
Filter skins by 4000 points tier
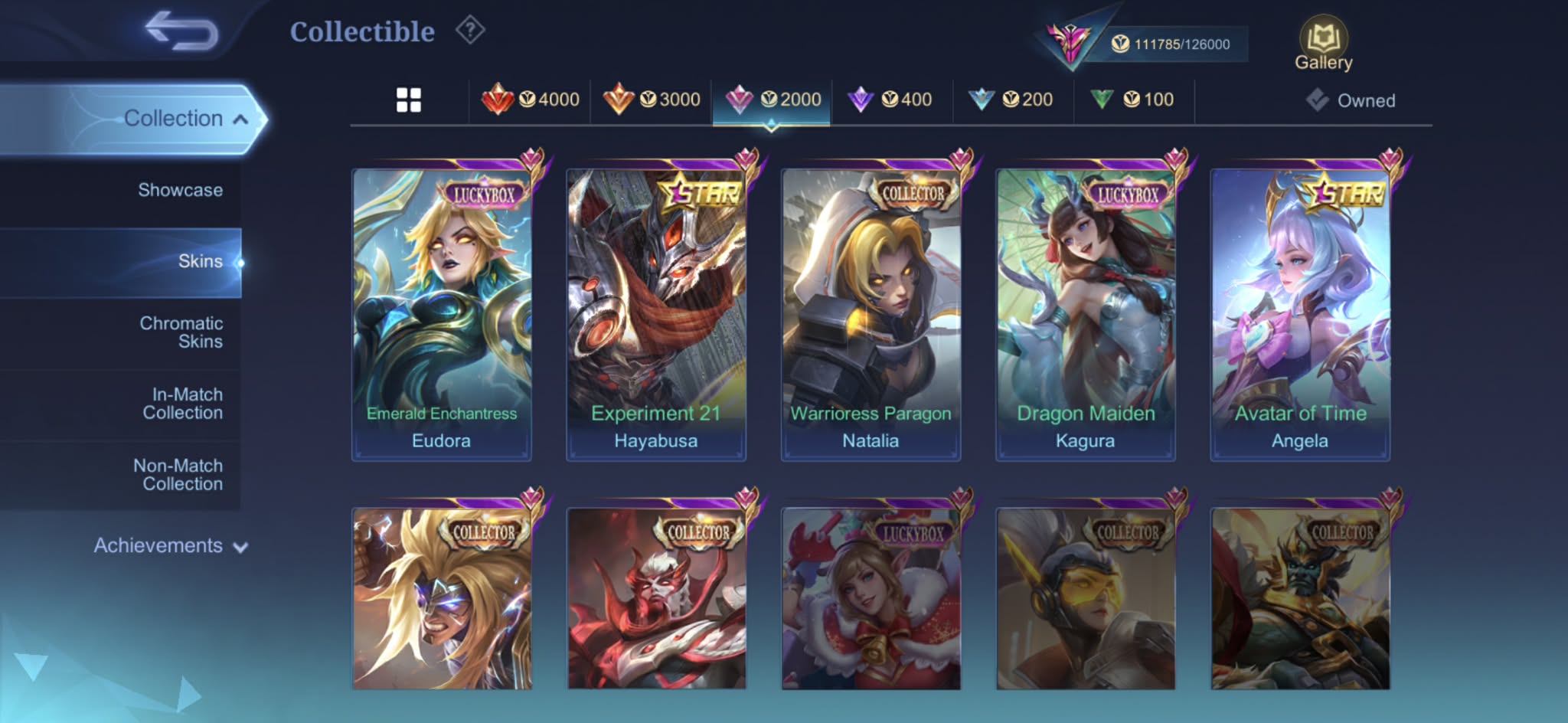coord(531,100)
